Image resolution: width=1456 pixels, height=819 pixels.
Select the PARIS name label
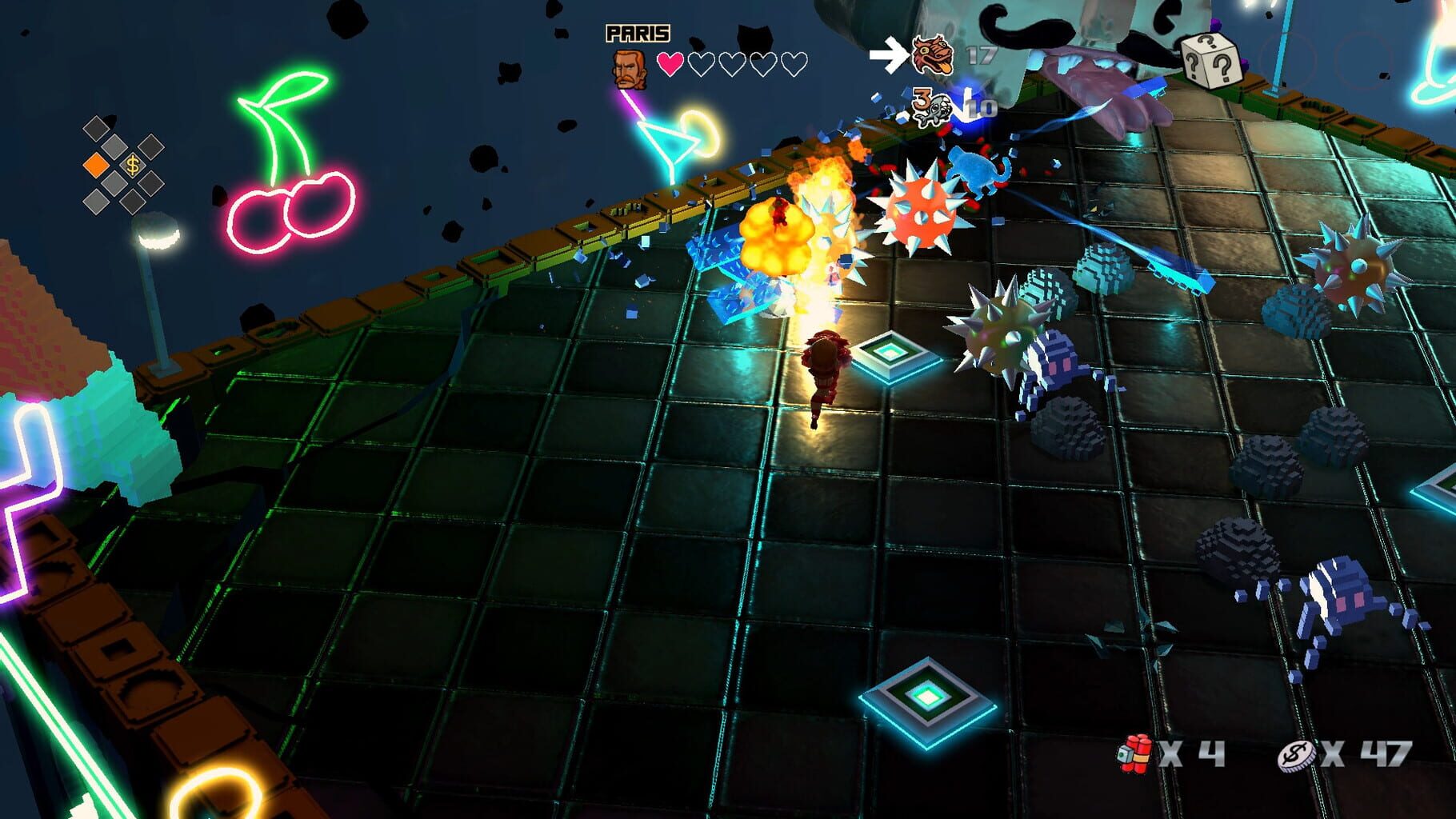coord(636,31)
